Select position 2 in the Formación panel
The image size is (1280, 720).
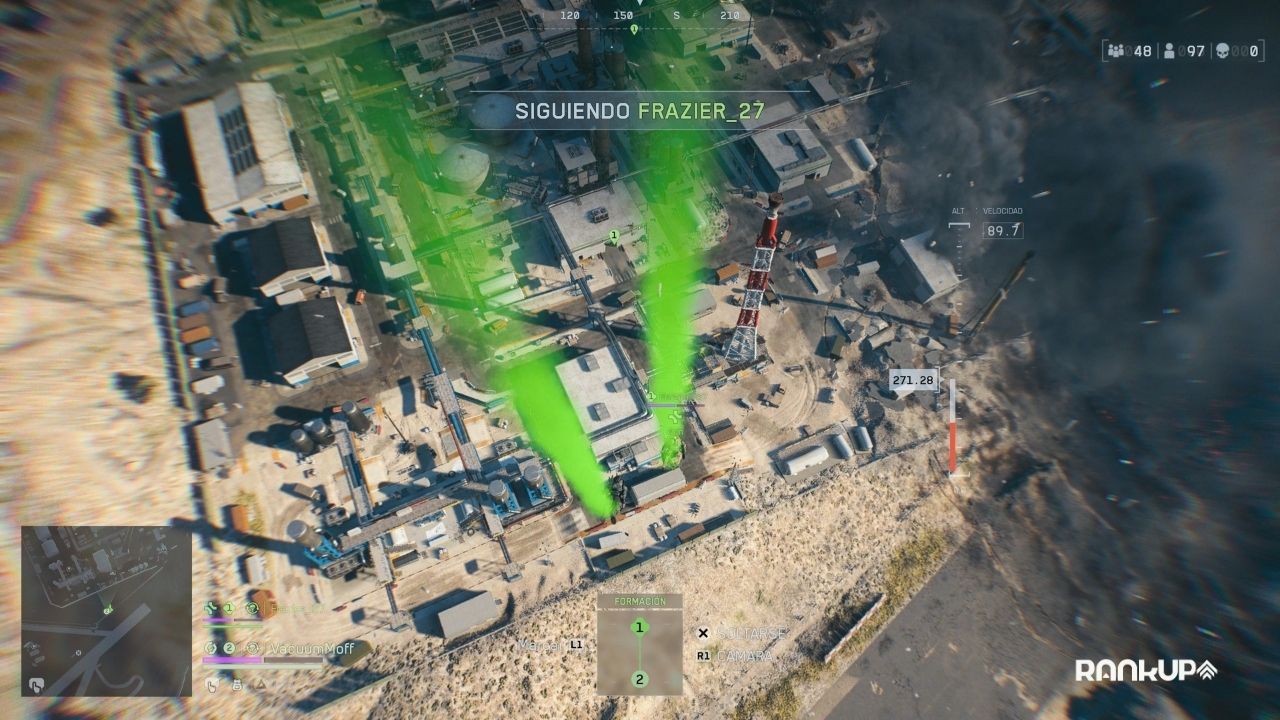(x=639, y=680)
